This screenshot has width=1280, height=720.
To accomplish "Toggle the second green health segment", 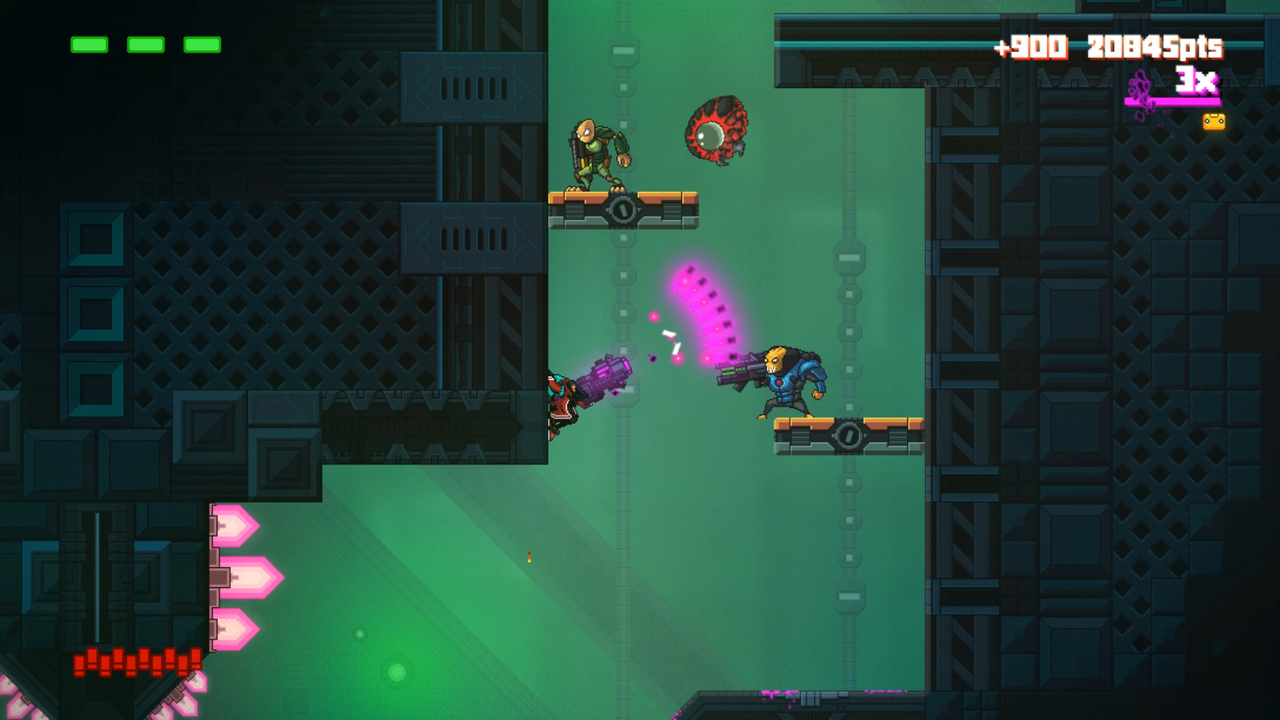I will pyautogui.click(x=144, y=44).
